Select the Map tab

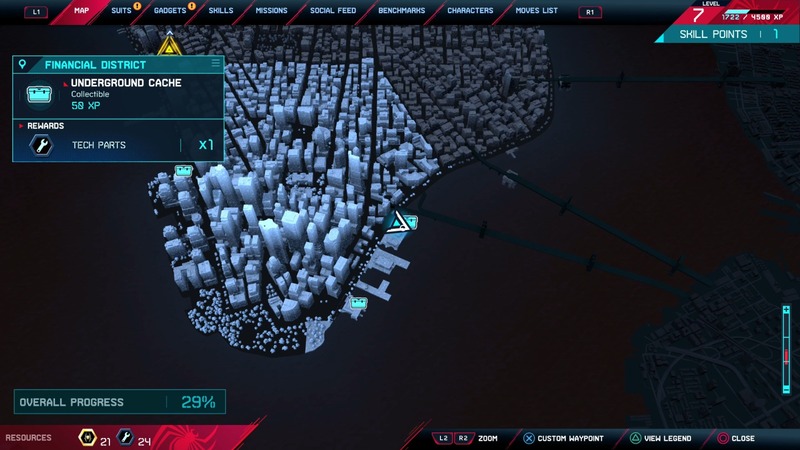pos(81,10)
